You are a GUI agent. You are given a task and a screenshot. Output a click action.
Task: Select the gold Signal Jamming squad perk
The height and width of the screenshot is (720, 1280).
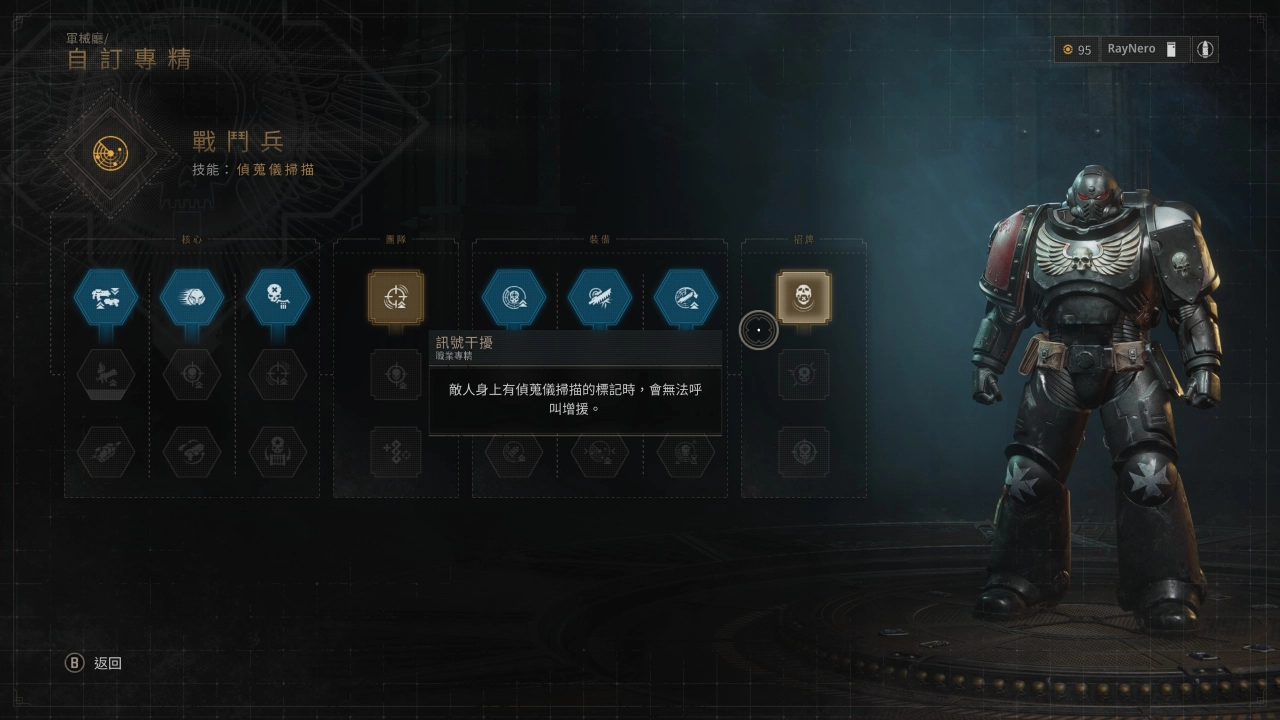click(x=396, y=297)
